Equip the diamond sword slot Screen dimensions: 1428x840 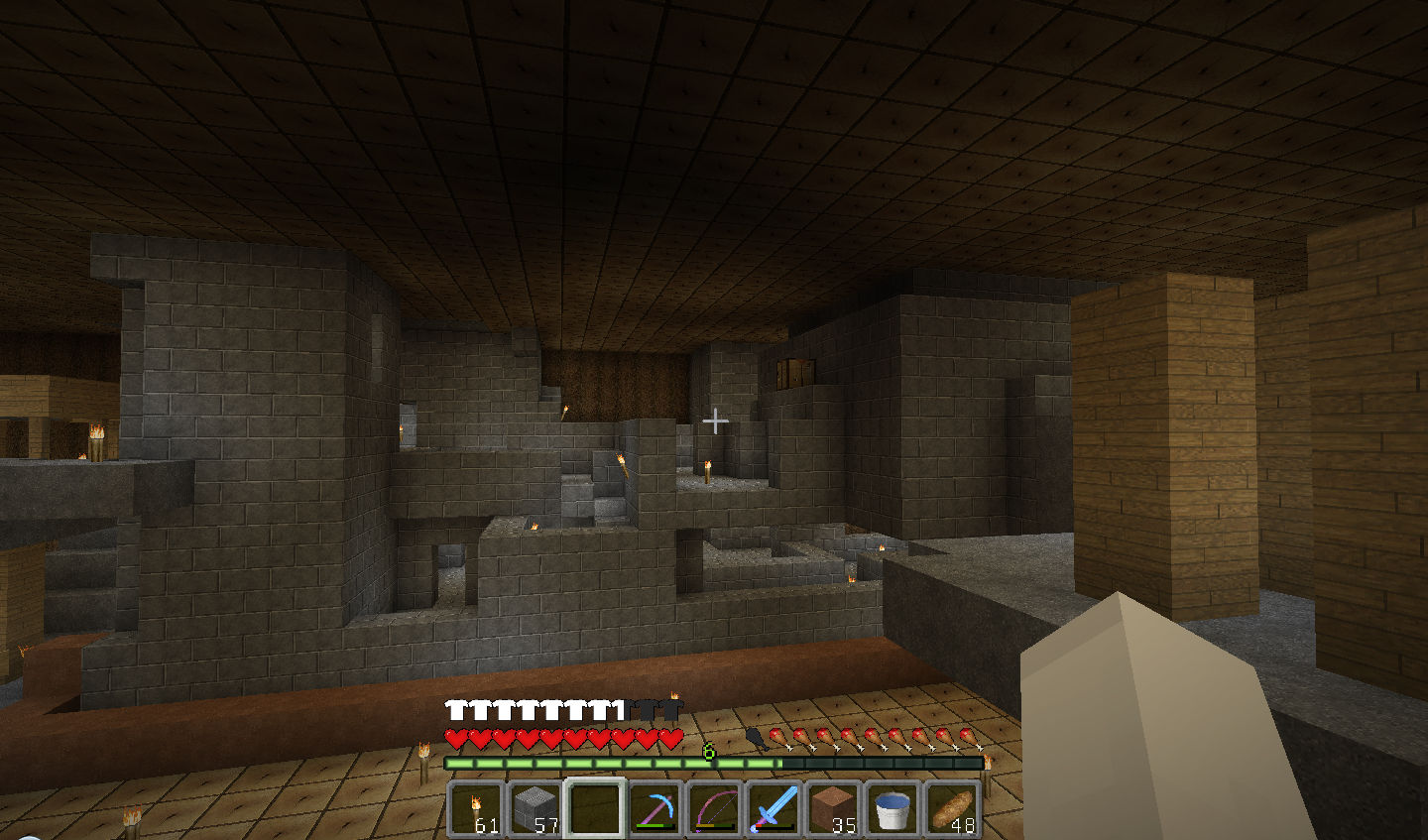pos(773,808)
